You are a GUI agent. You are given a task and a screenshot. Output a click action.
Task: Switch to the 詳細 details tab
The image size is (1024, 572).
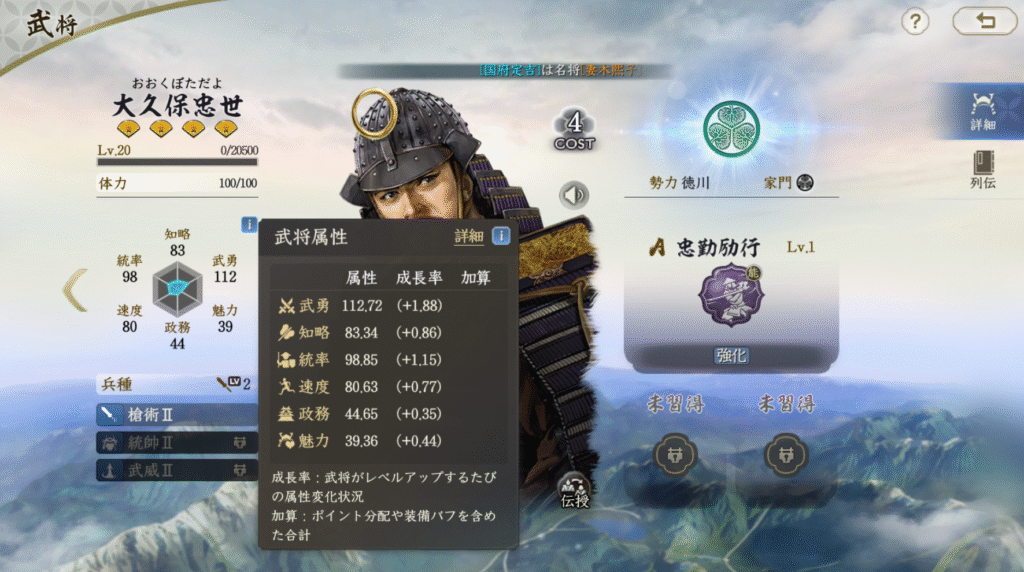pyautogui.click(x=982, y=111)
